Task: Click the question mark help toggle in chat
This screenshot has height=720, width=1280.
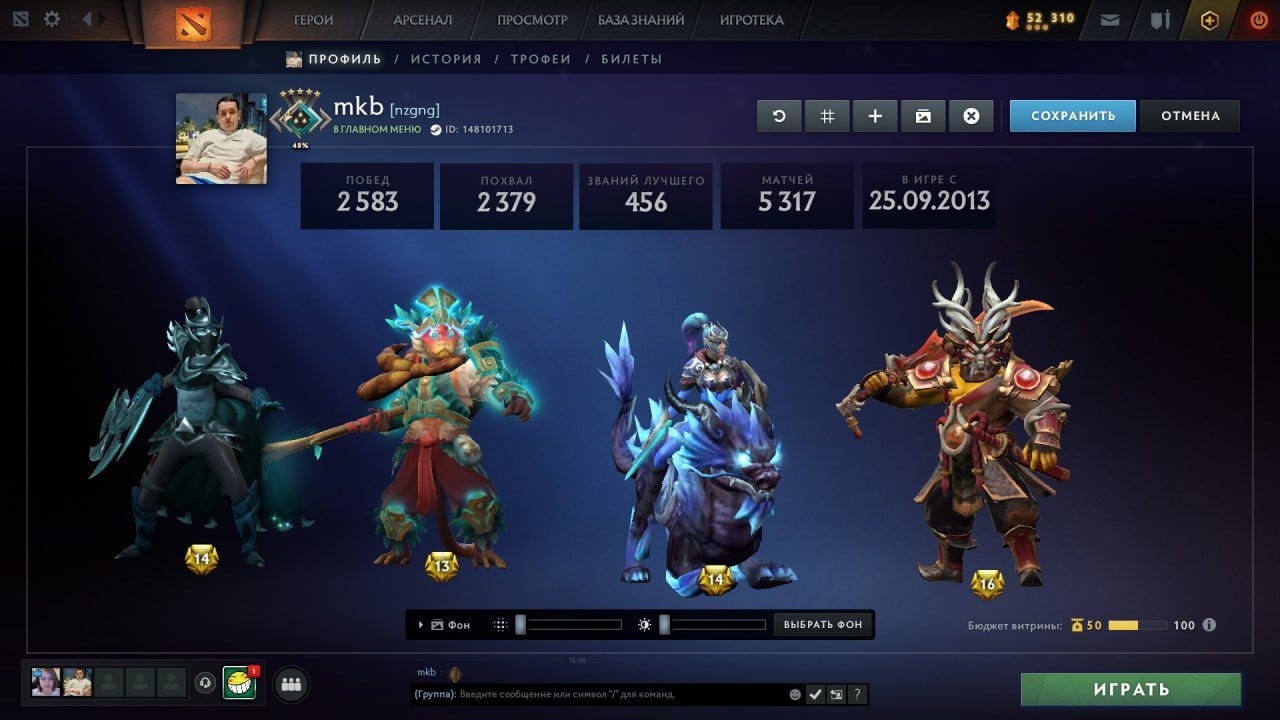Action: [857, 694]
